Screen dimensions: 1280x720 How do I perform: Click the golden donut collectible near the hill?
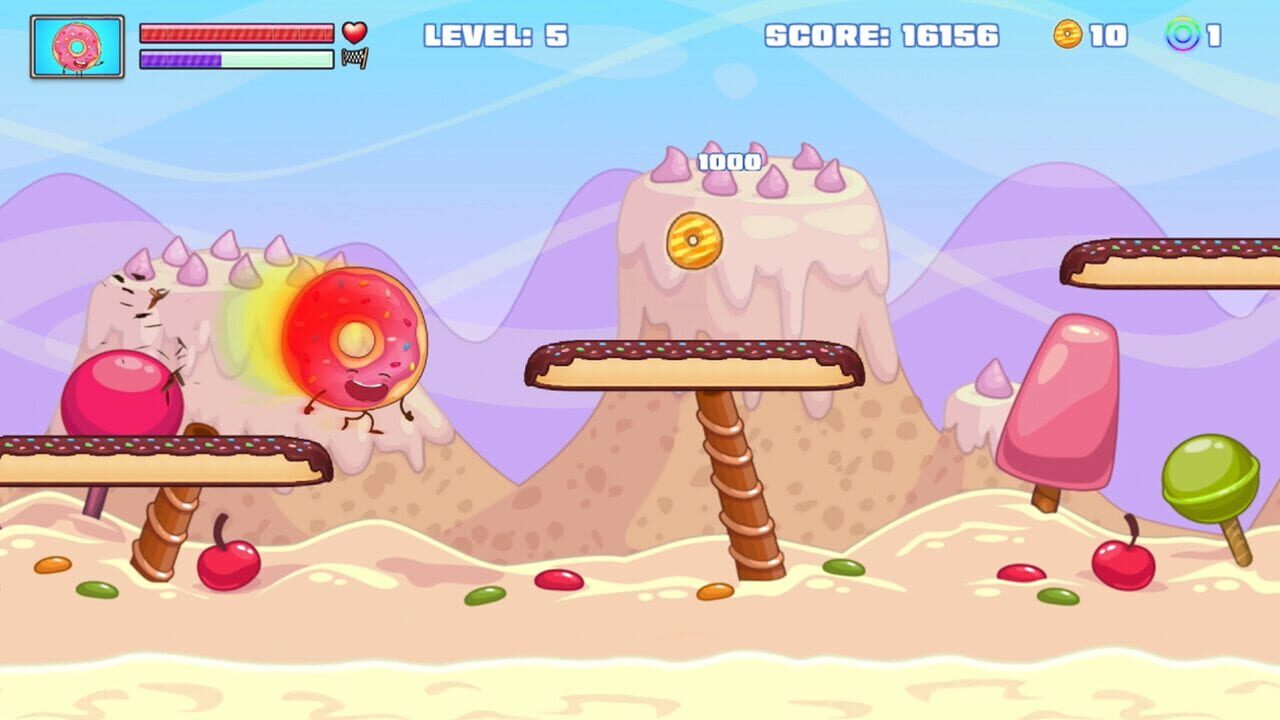pyautogui.click(x=693, y=242)
